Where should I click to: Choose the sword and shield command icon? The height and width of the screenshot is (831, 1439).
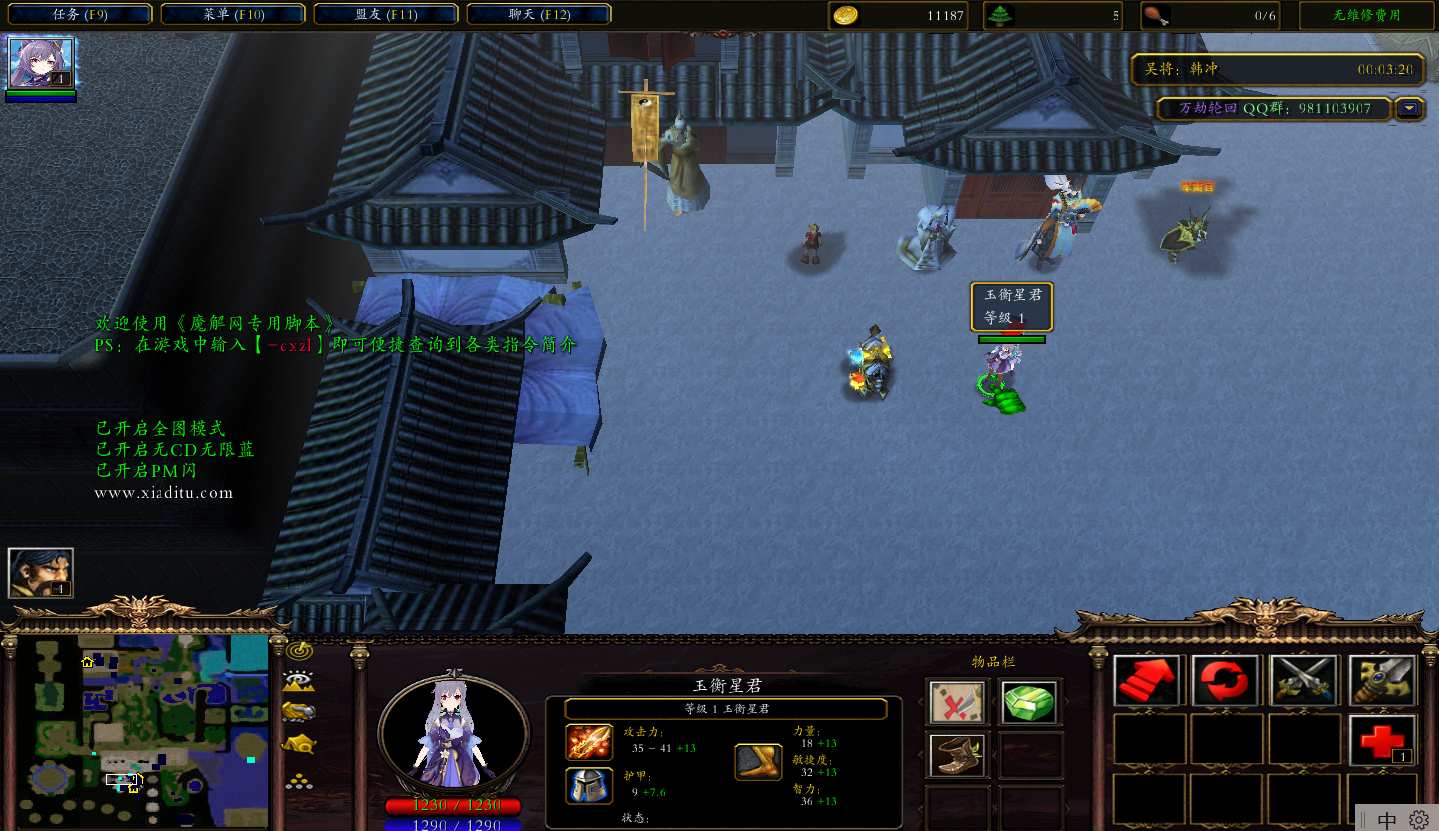click(x=1382, y=681)
